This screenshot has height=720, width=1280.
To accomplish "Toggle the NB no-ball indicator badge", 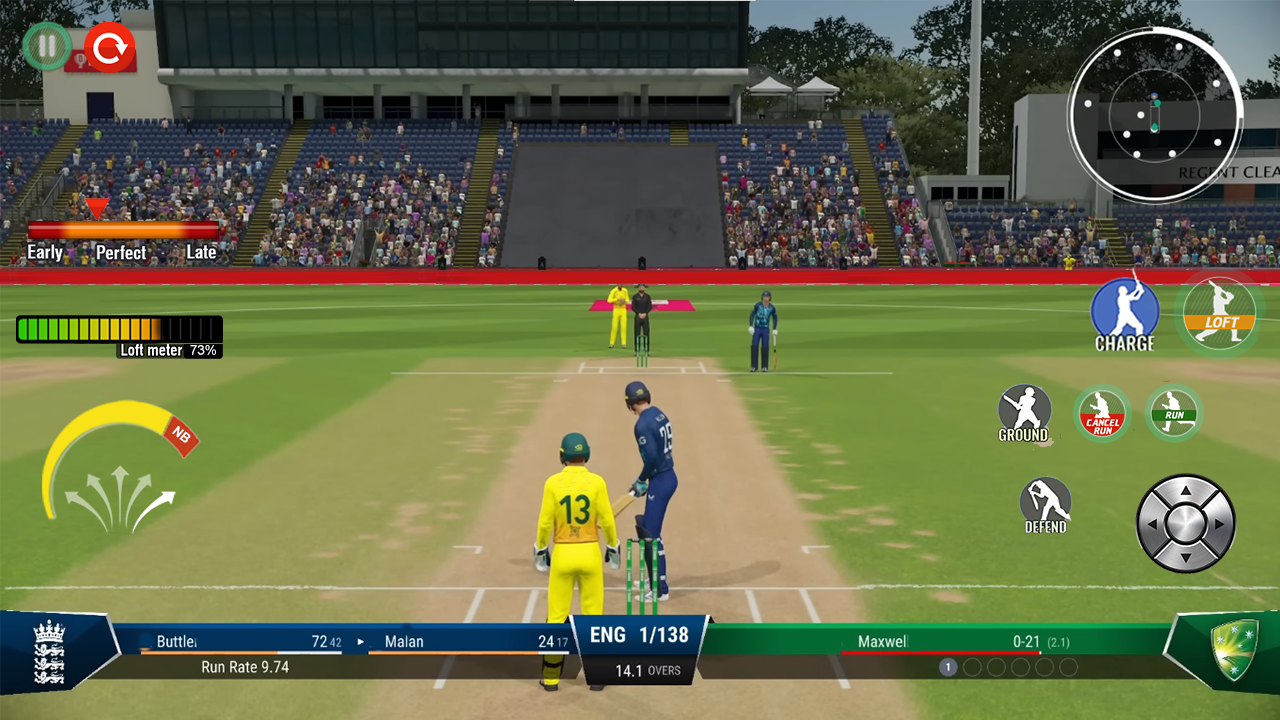I will (180, 437).
